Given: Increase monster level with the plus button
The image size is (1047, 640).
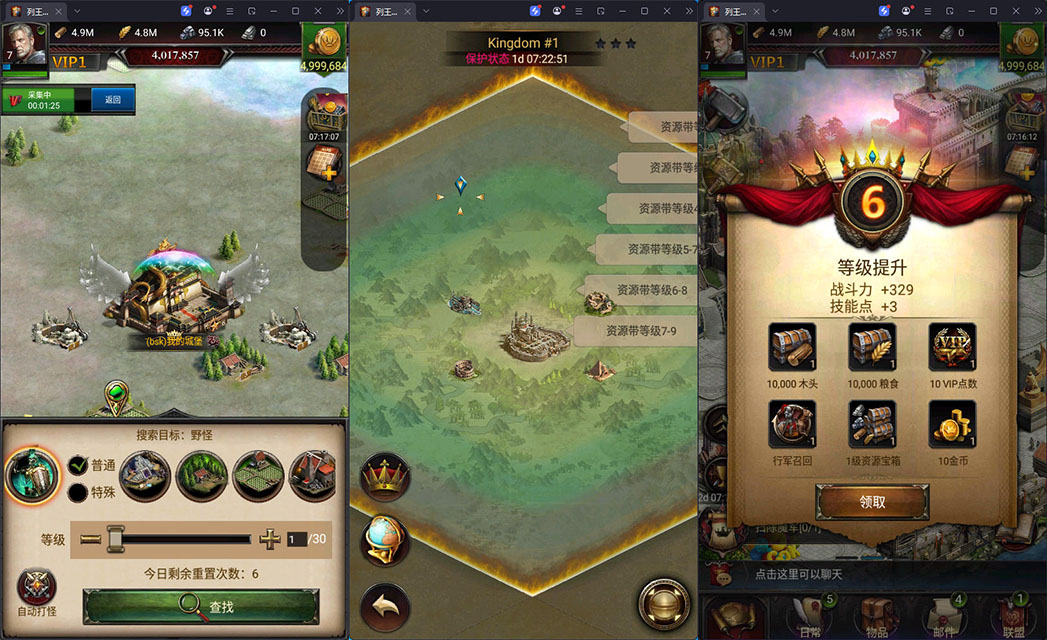Looking at the screenshot, I should (270, 539).
